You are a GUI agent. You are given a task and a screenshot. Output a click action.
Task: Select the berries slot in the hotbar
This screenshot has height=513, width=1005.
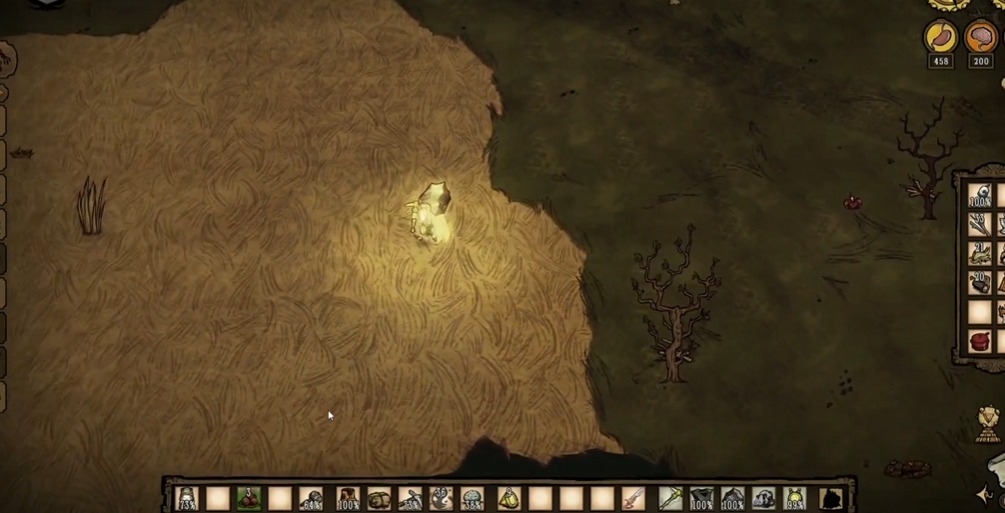249,497
